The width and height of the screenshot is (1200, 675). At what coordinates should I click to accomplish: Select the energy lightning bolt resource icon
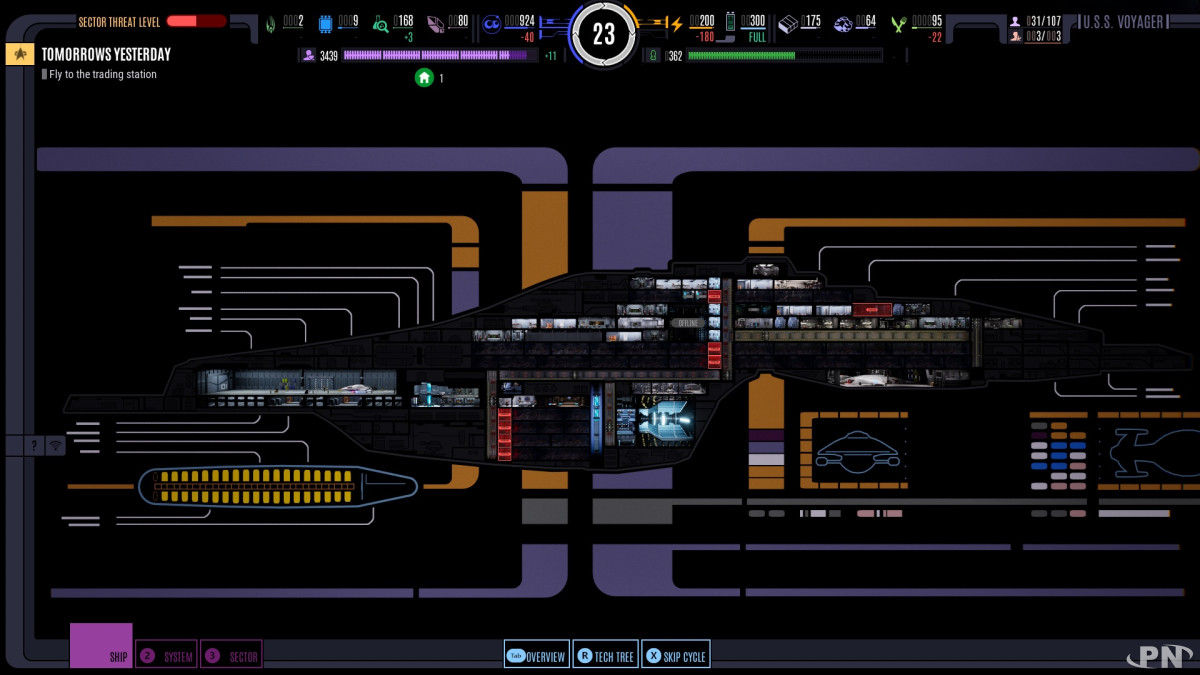[676, 24]
